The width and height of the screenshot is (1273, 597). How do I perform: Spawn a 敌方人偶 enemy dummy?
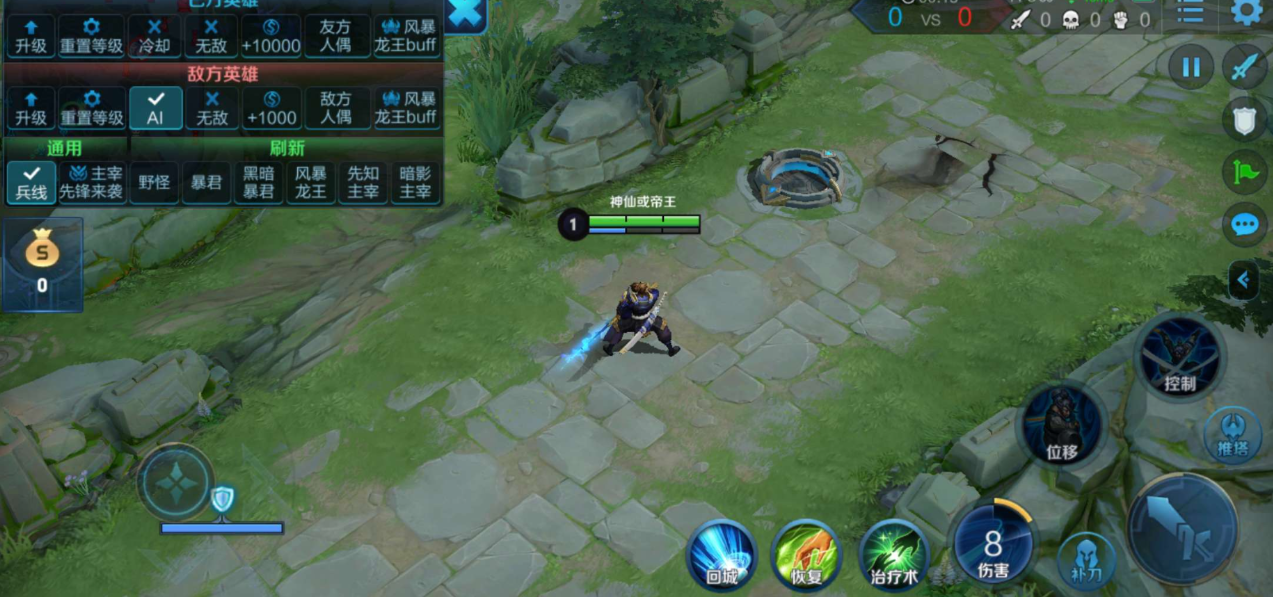tap(337, 107)
